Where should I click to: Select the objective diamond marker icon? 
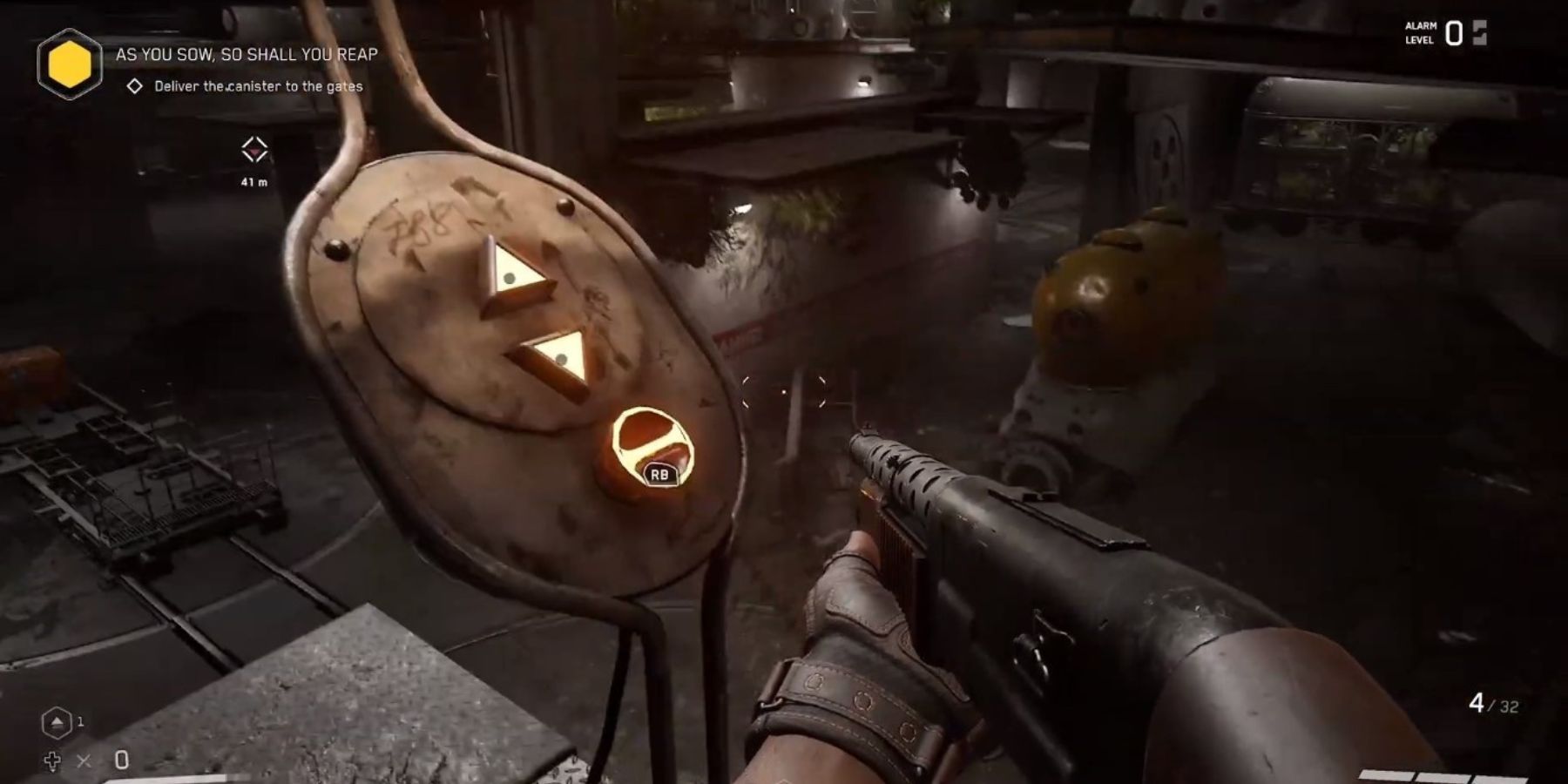coord(135,86)
